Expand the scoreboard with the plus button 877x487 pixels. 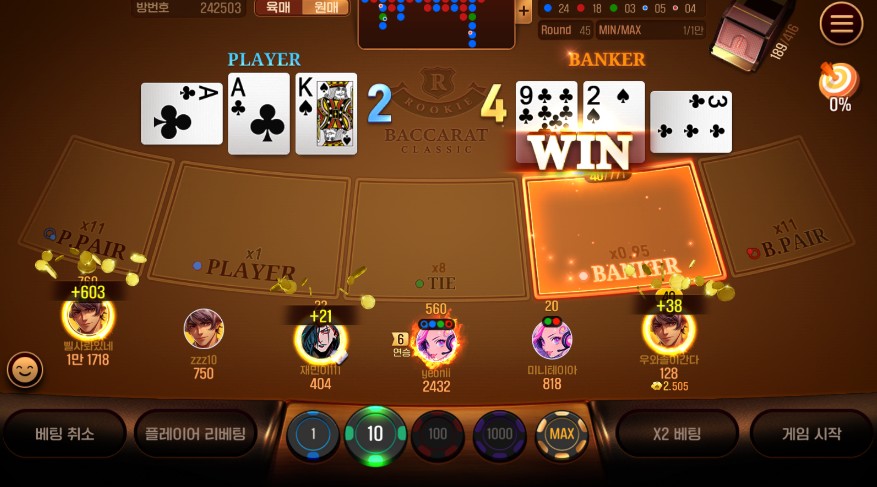coord(523,11)
